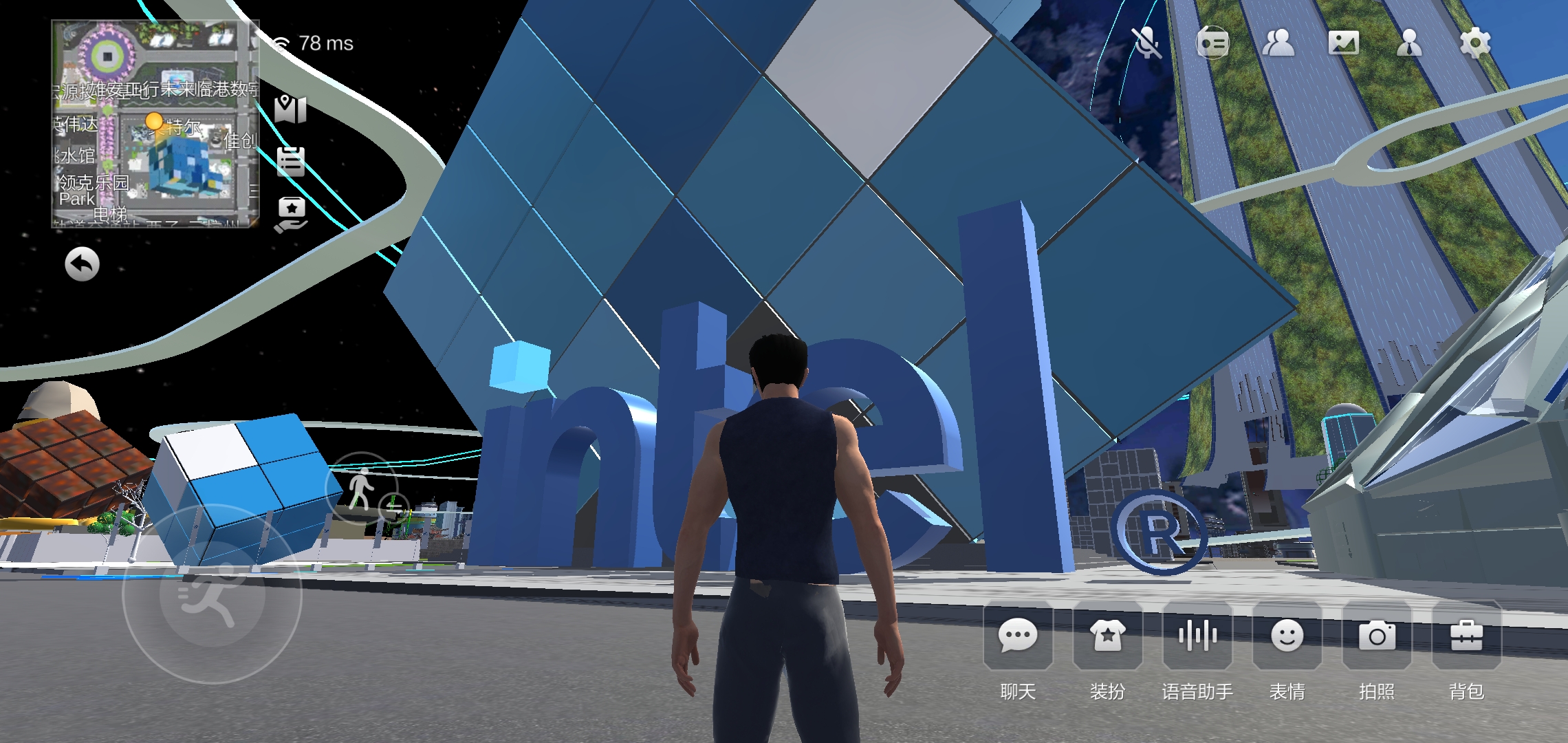Unmute the microphone
The image size is (1568, 743).
click(x=1147, y=43)
